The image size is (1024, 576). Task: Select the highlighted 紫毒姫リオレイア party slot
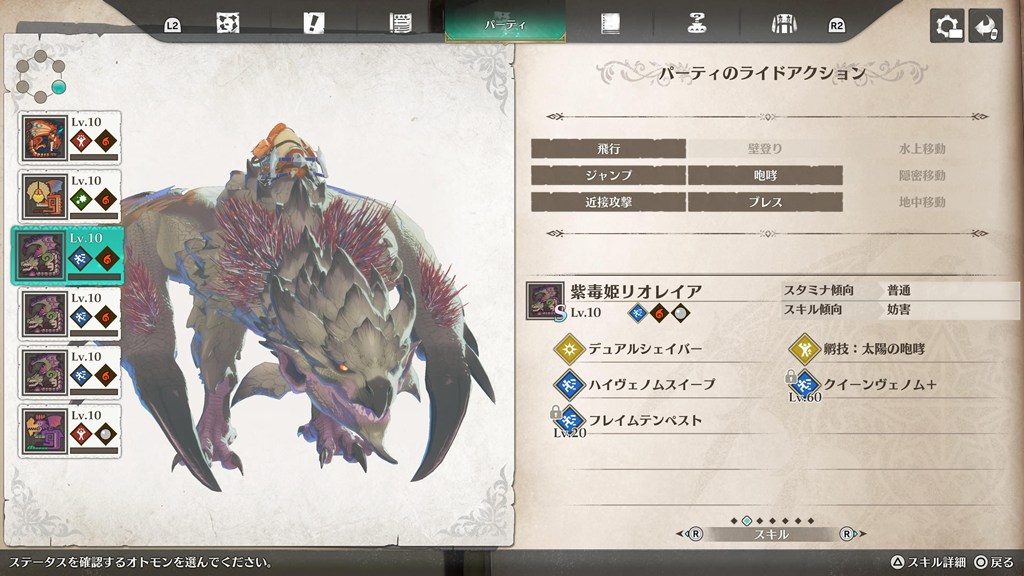click(x=70, y=255)
